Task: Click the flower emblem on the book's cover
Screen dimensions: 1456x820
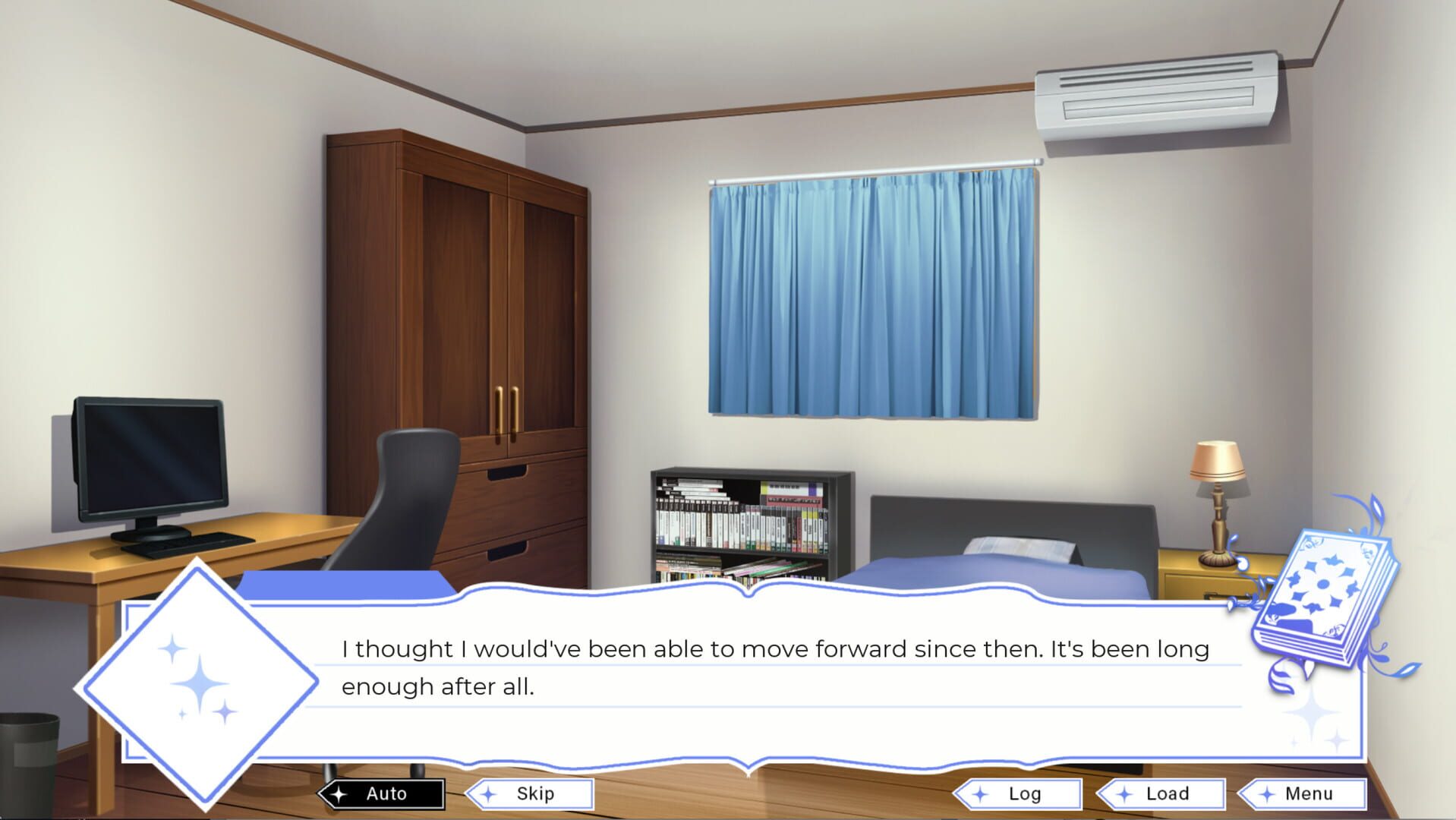Action: point(1322,582)
